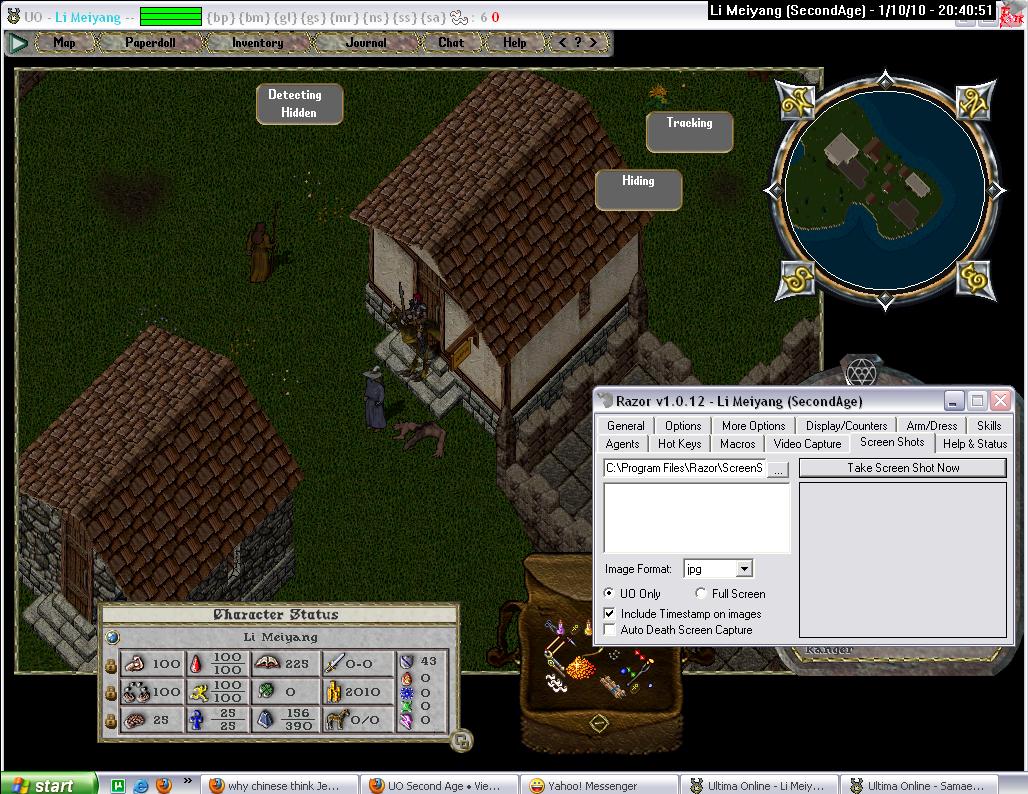The height and width of the screenshot is (794, 1028).
Task: Open the Map from the menu bar
Action: click(x=64, y=43)
